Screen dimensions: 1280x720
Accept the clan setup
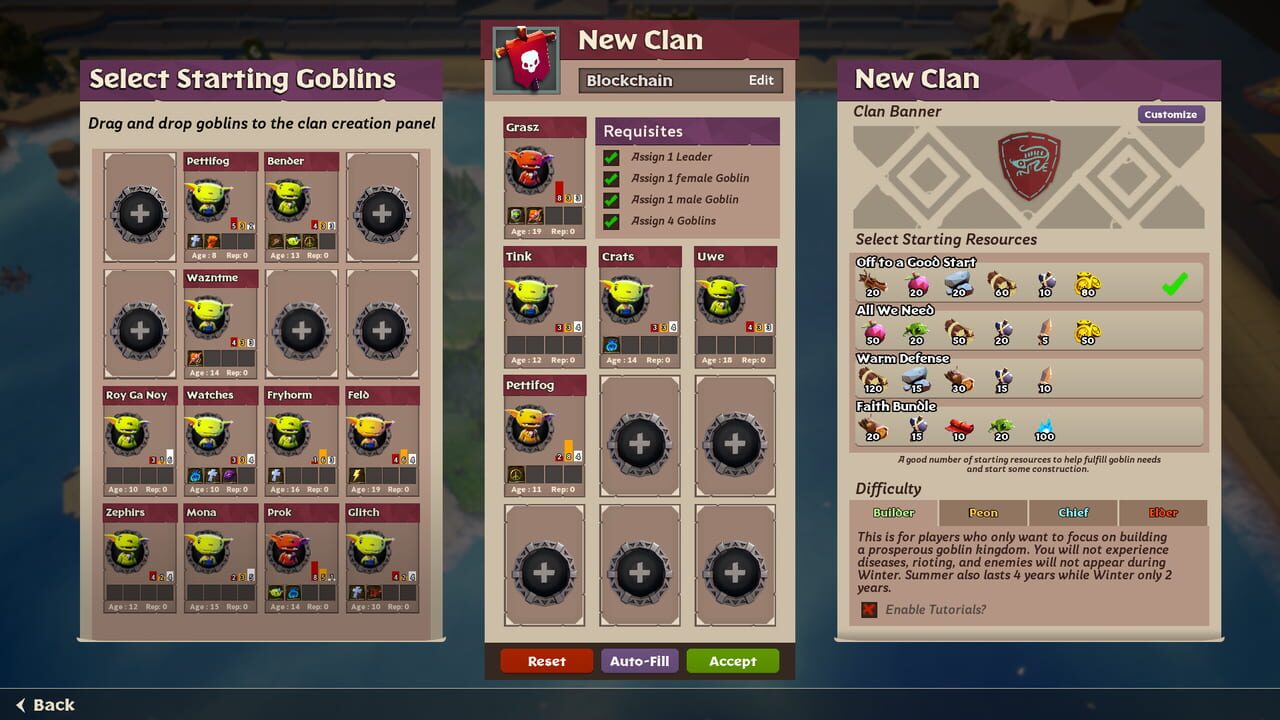pyautogui.click(x=733, y=661)
